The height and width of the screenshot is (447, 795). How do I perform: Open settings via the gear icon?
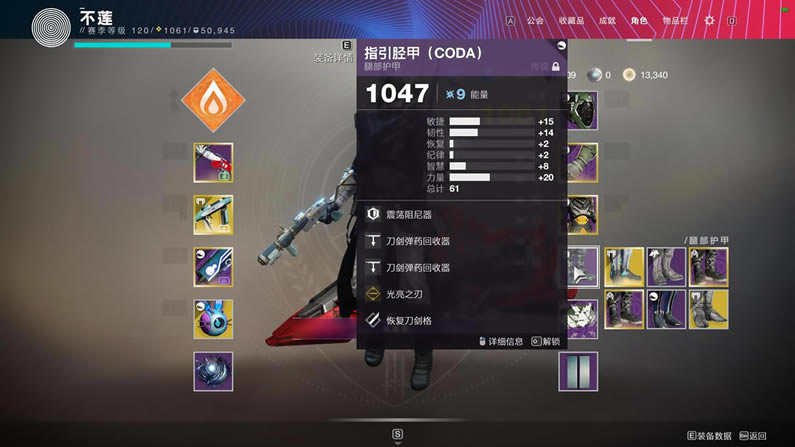(x=710, y=20)
